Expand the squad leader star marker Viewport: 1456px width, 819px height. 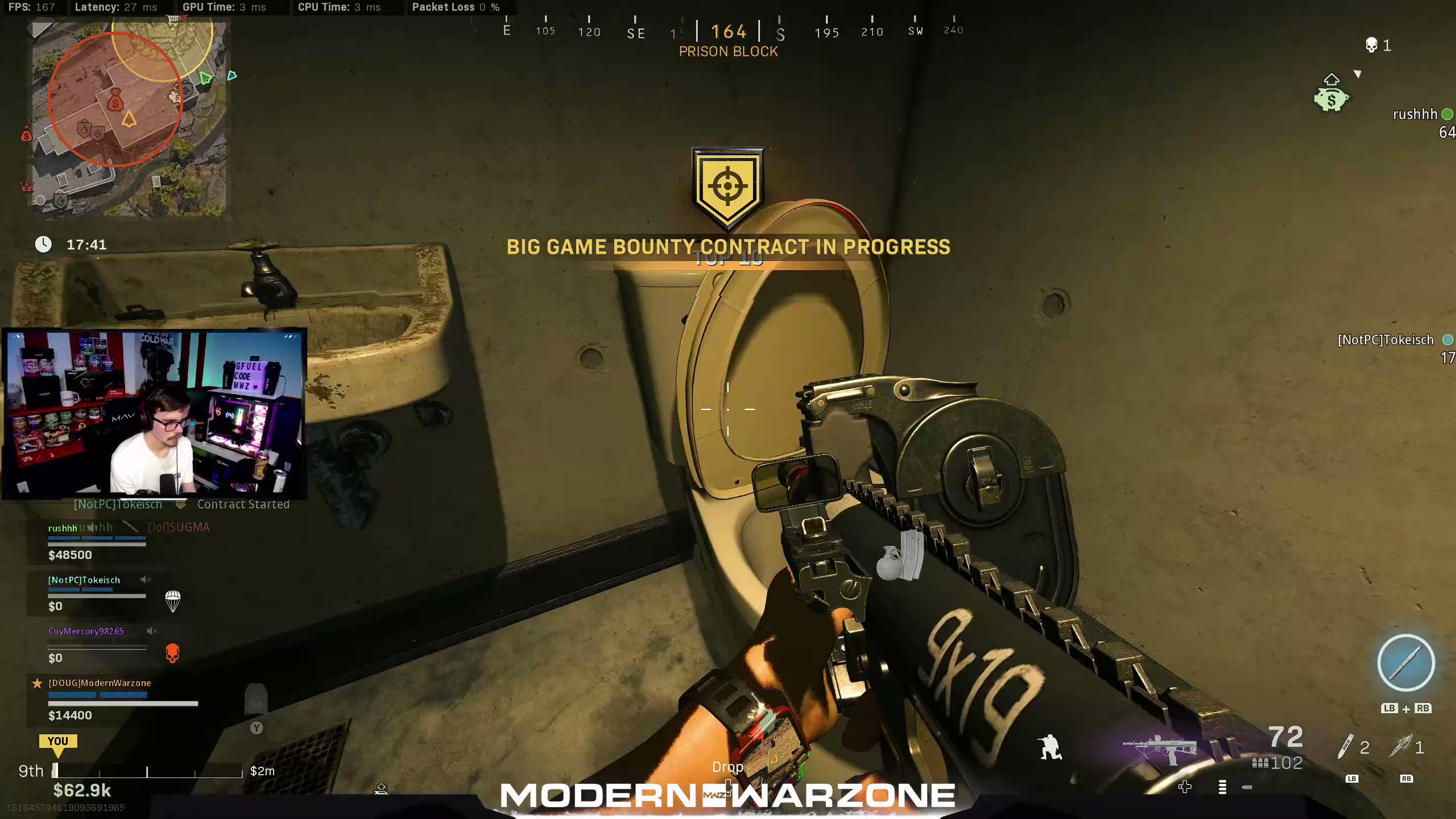click(x=38, y=684)
